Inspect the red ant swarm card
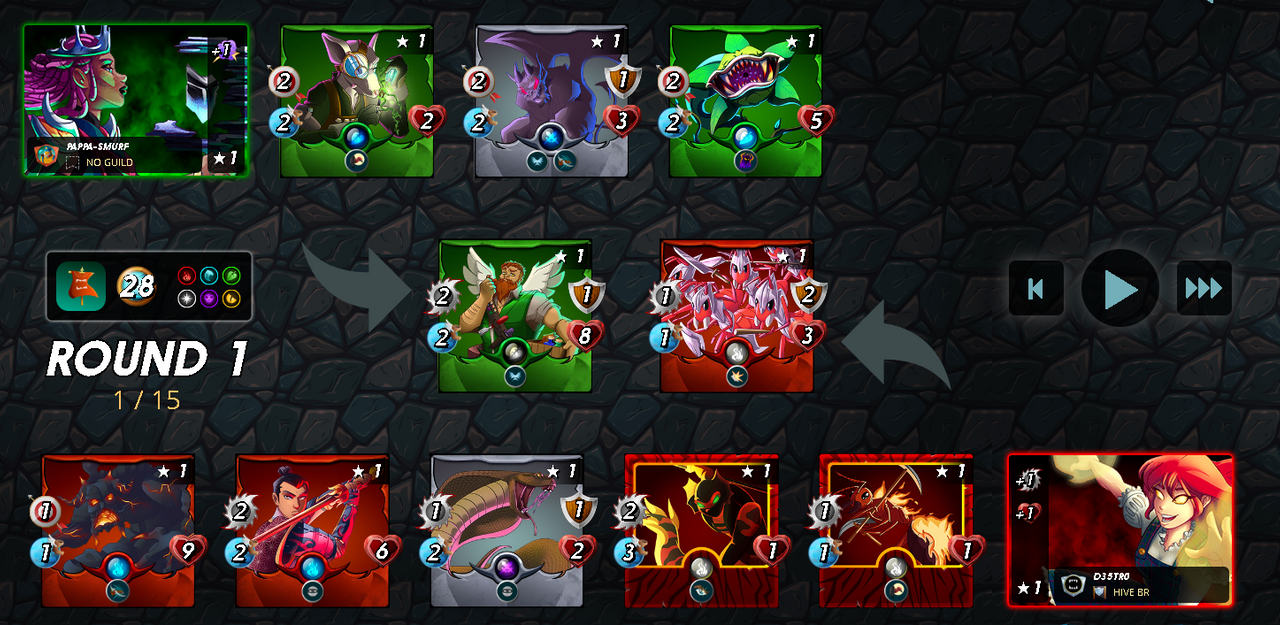The width and height of the screenshot is (1280, 625). coord(737,315)
